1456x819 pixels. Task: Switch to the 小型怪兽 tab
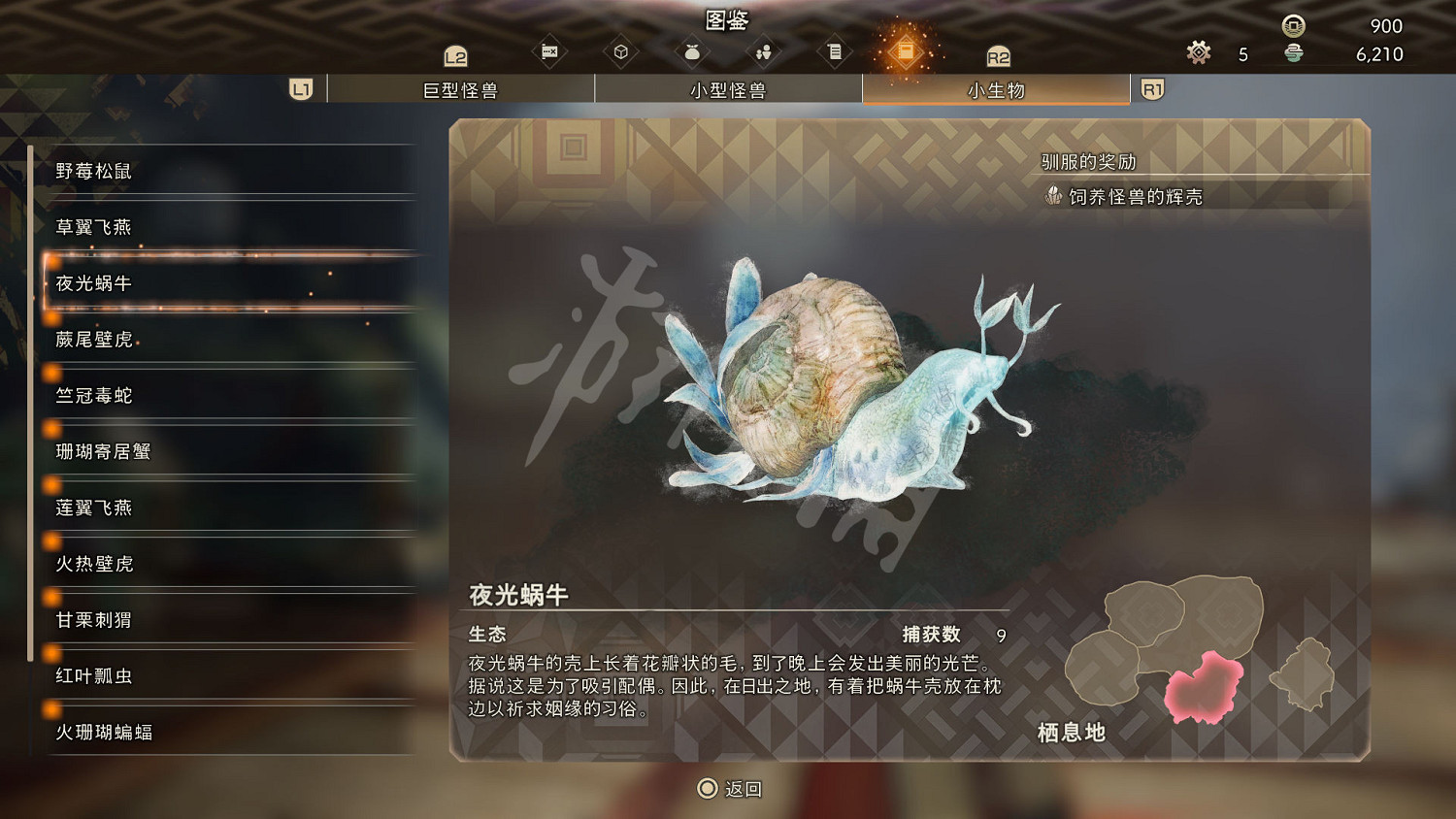click(728, 88)
